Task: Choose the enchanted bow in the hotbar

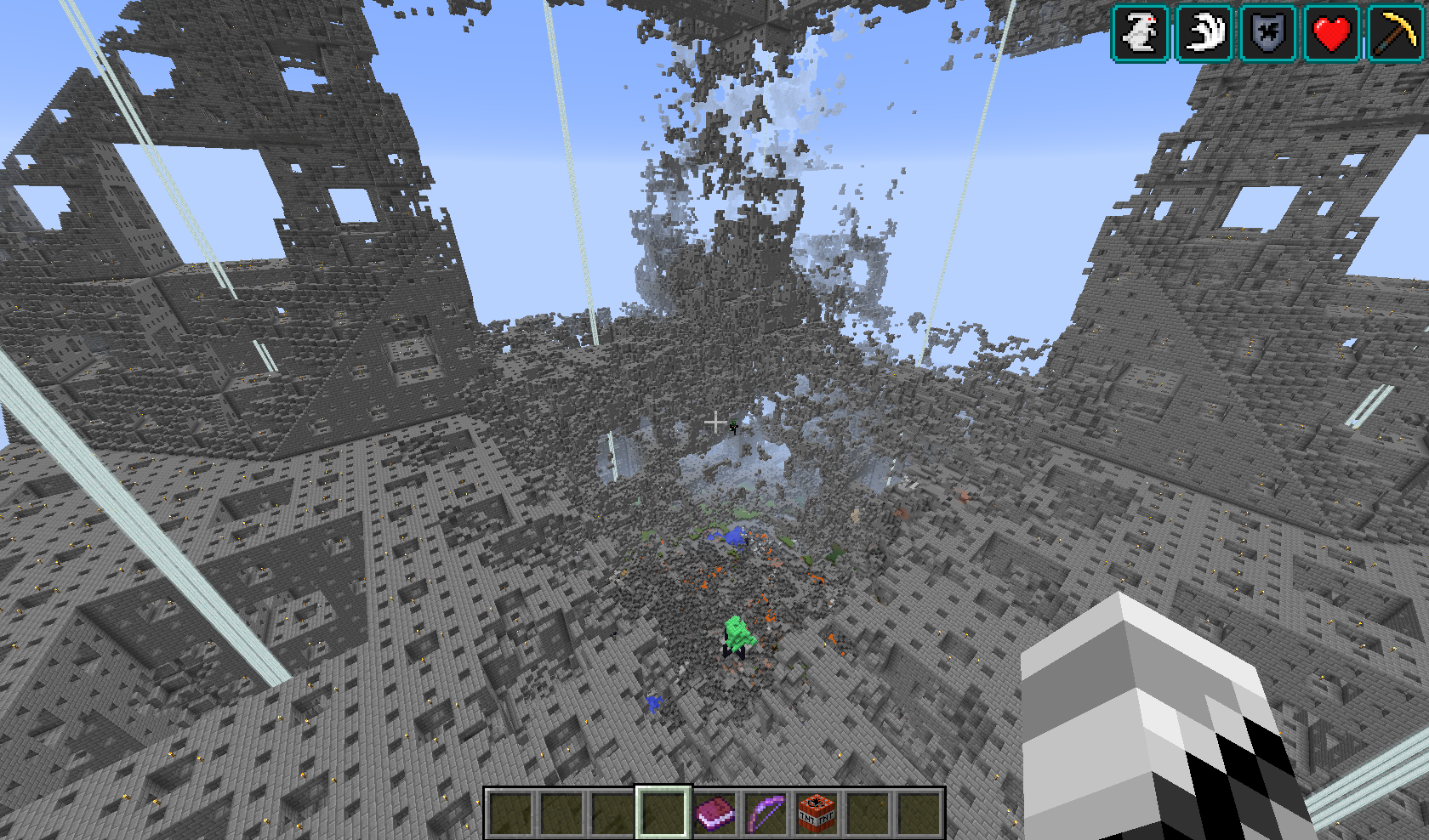Action: click(766, 812)
